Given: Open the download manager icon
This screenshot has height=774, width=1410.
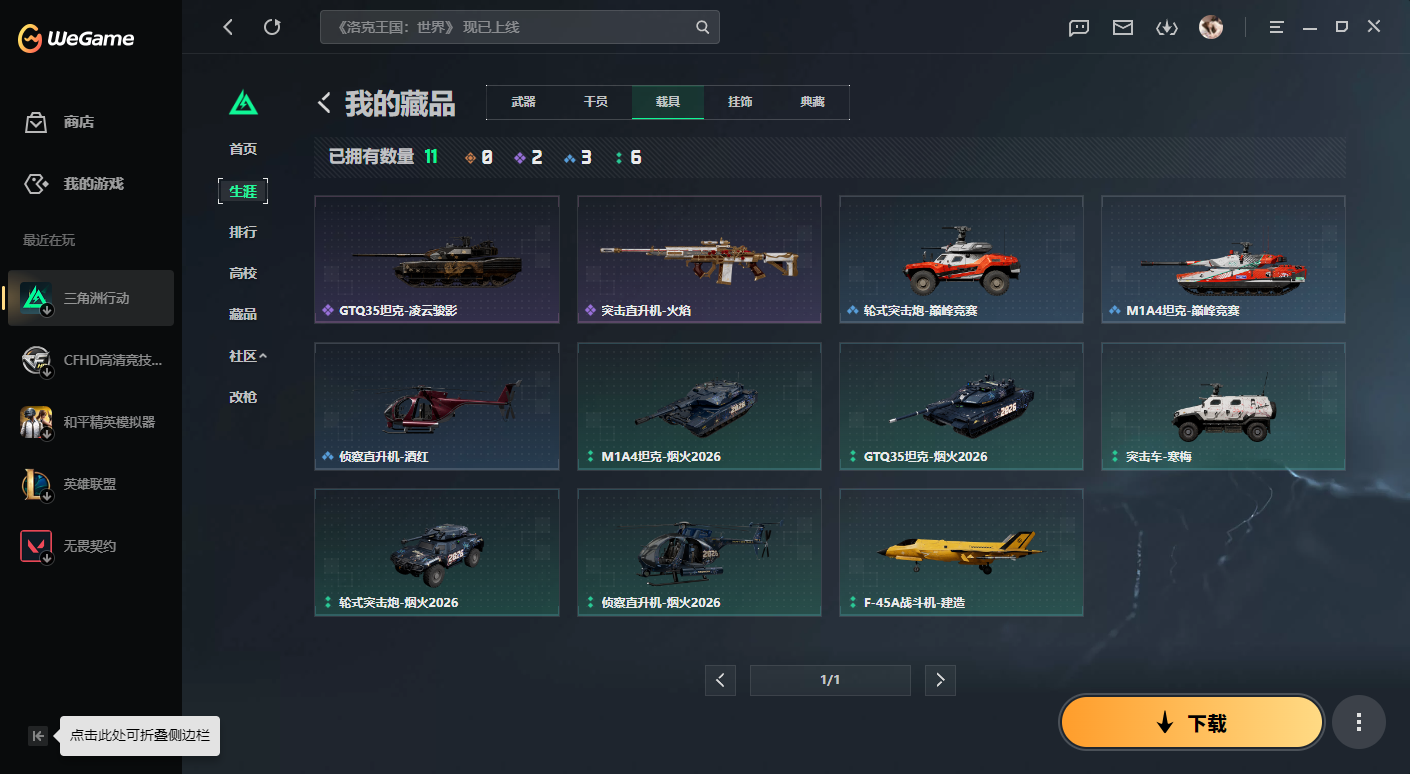Looking at the screenshot, I should coord(1166,28).
